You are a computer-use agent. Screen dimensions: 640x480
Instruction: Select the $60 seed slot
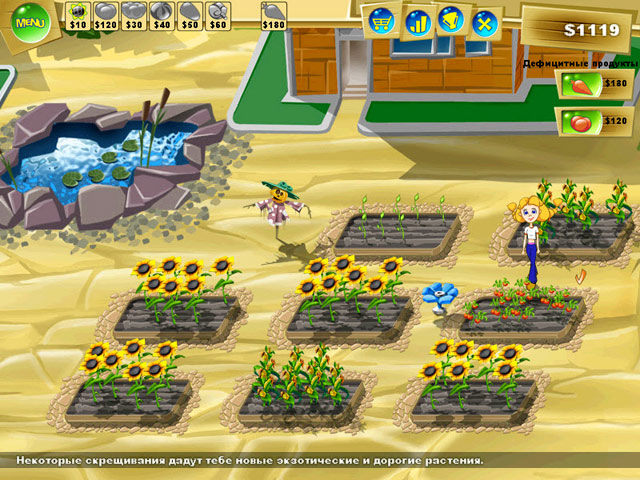click(x=218, y=14)
